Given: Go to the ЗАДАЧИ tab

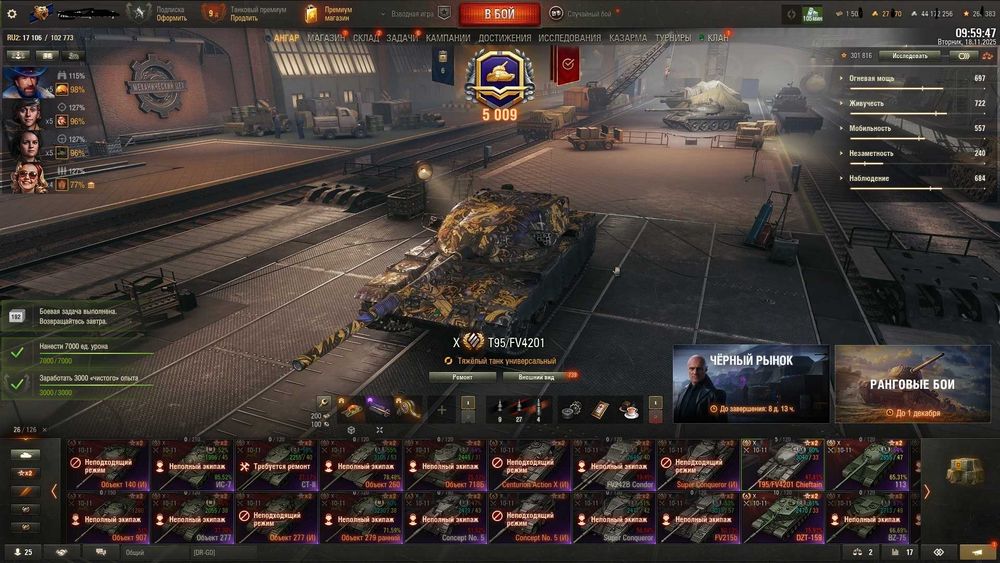Looking at the screenshot, I should click(402, 38).
